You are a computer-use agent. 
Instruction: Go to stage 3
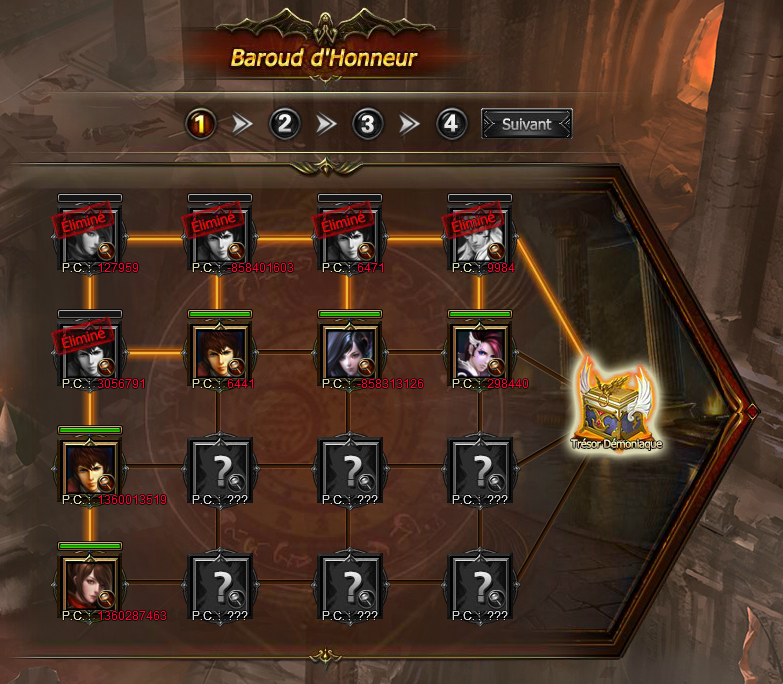tap(368, 124)
